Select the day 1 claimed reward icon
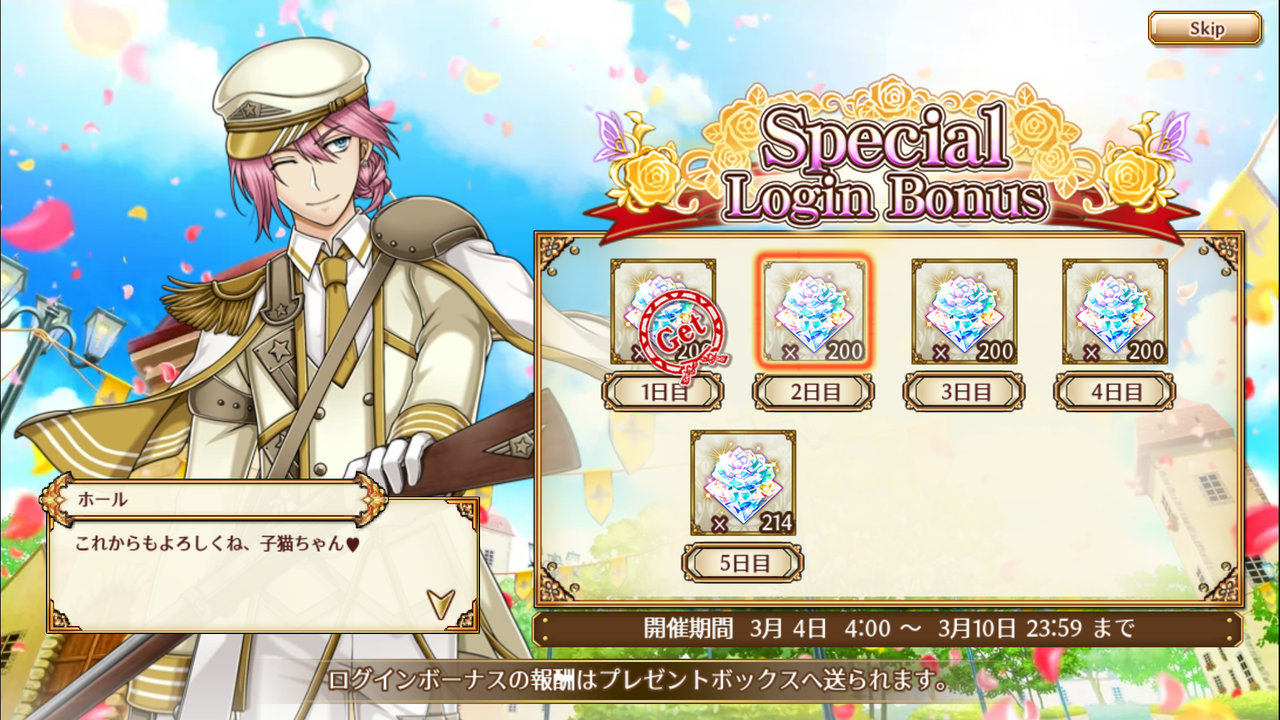This screenshot has height=720, width=1280. pyautogui.click(x=663, y=311)
